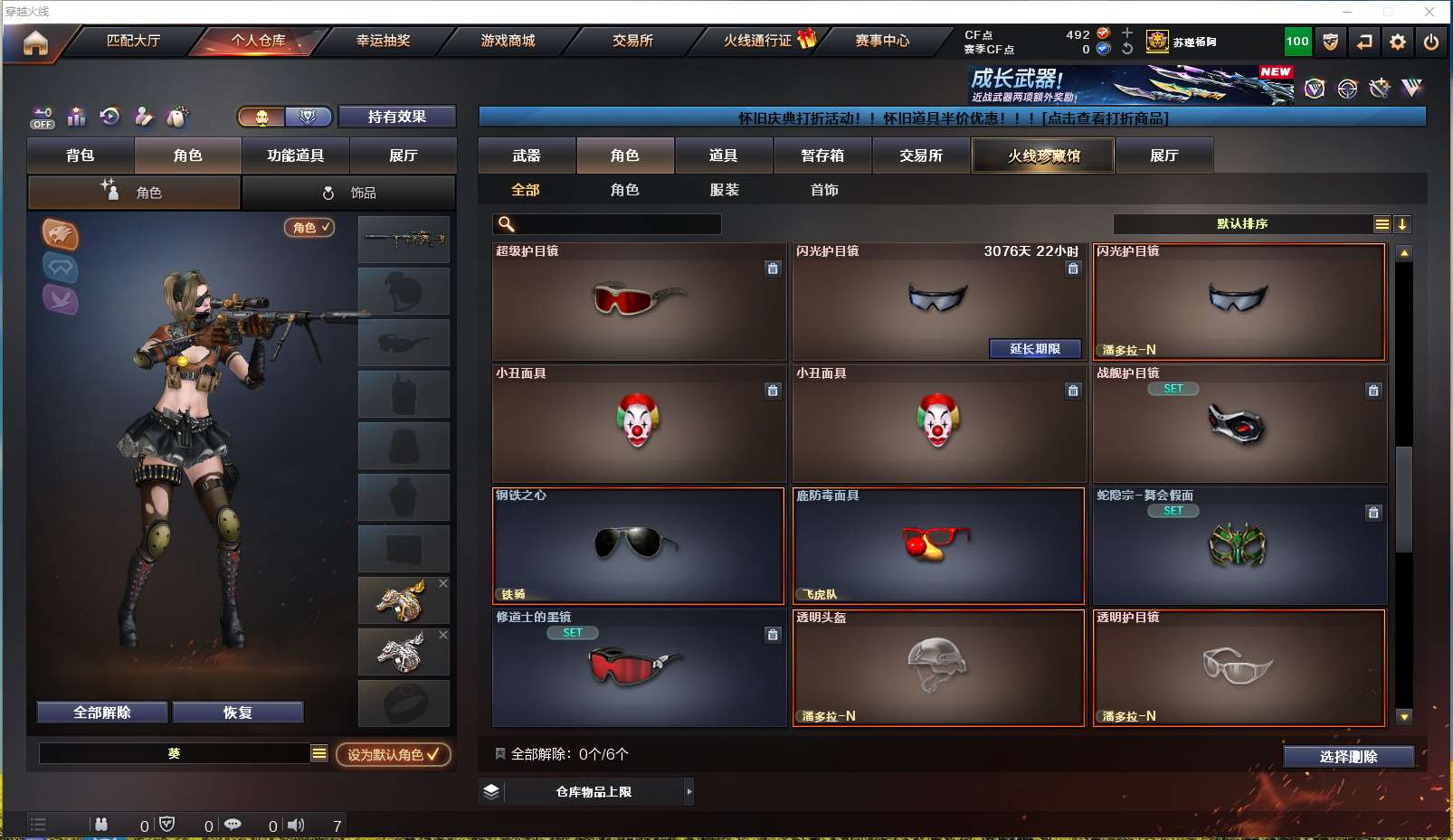The height and width of the screenshot is (840, 1453).
Task: Open the 幸运抽奖 lucky draw page
Action: (x=383, y=41)
